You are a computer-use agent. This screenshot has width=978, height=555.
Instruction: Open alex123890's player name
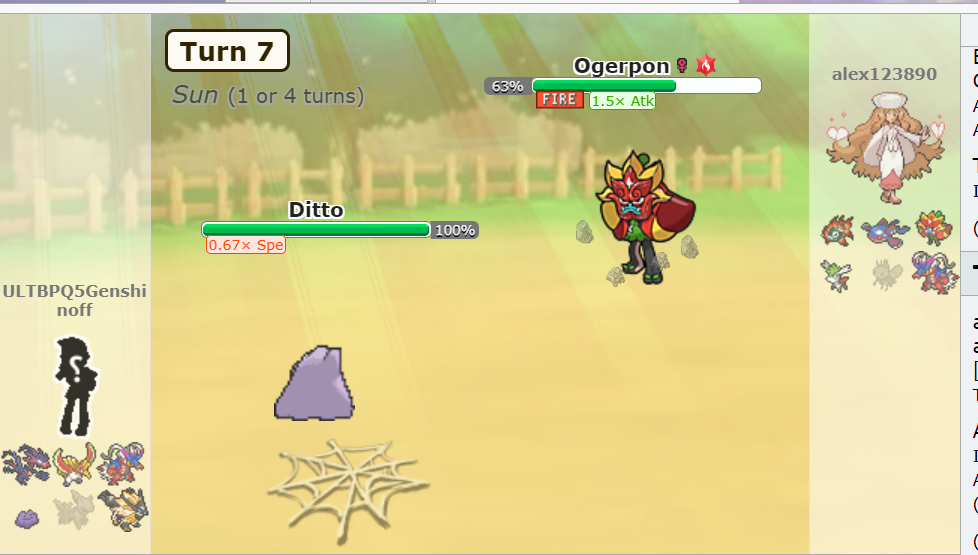[x=884, y=74]
